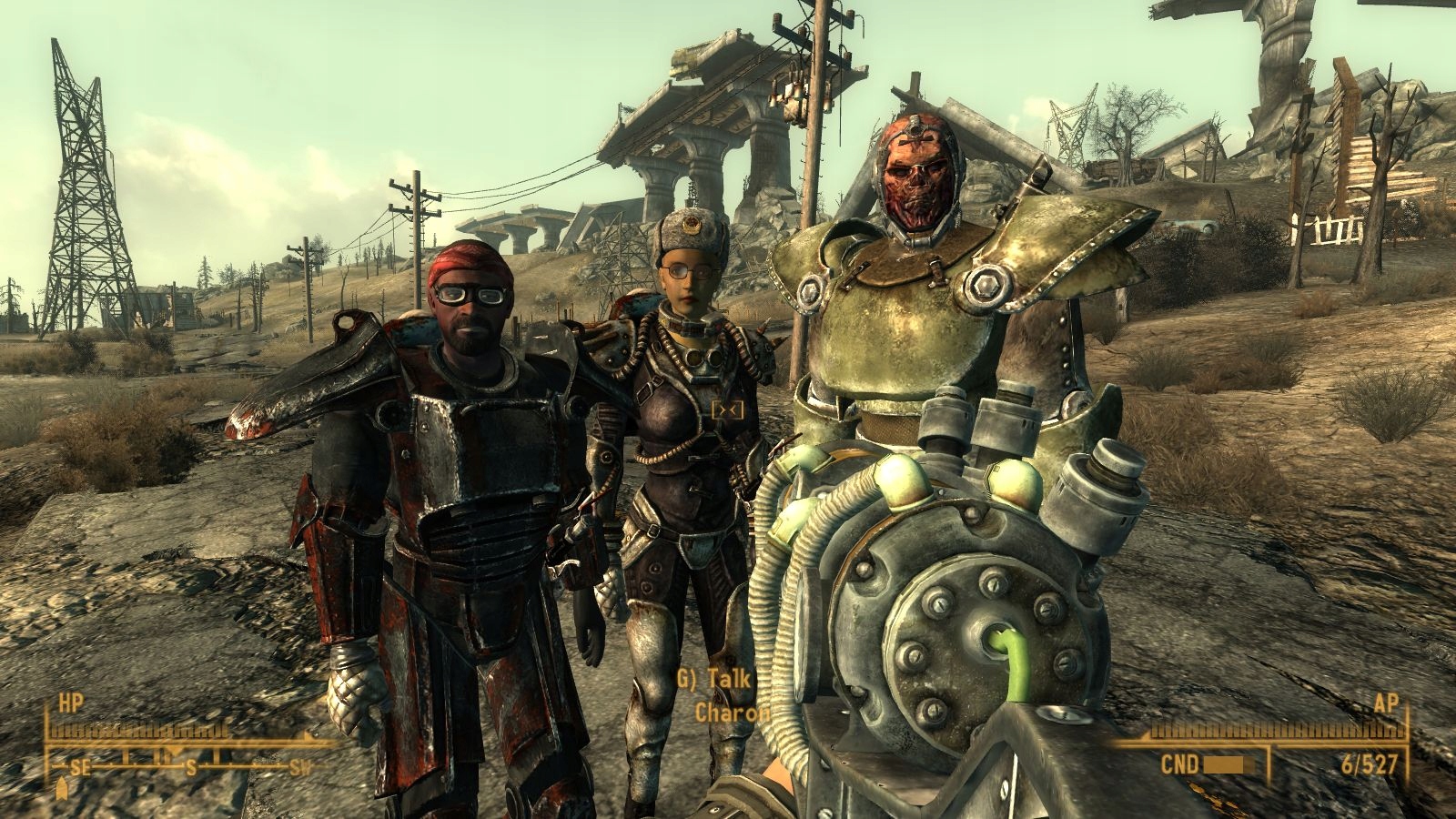1456x819 pixels.
Task: Click the compass strip showing SE, S, SW
Action: [191, 764]
